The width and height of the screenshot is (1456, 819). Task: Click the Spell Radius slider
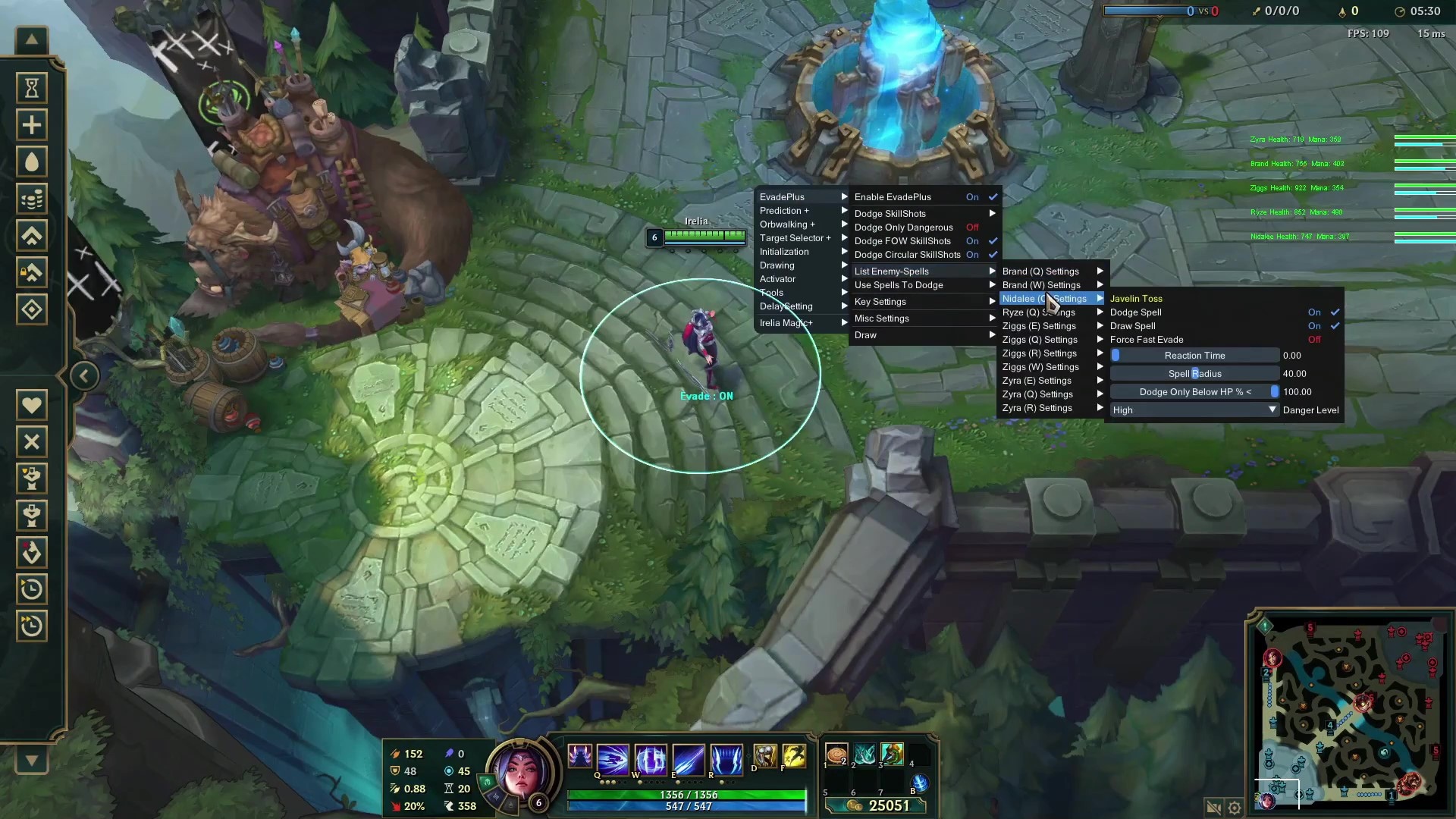point(1194,374)
